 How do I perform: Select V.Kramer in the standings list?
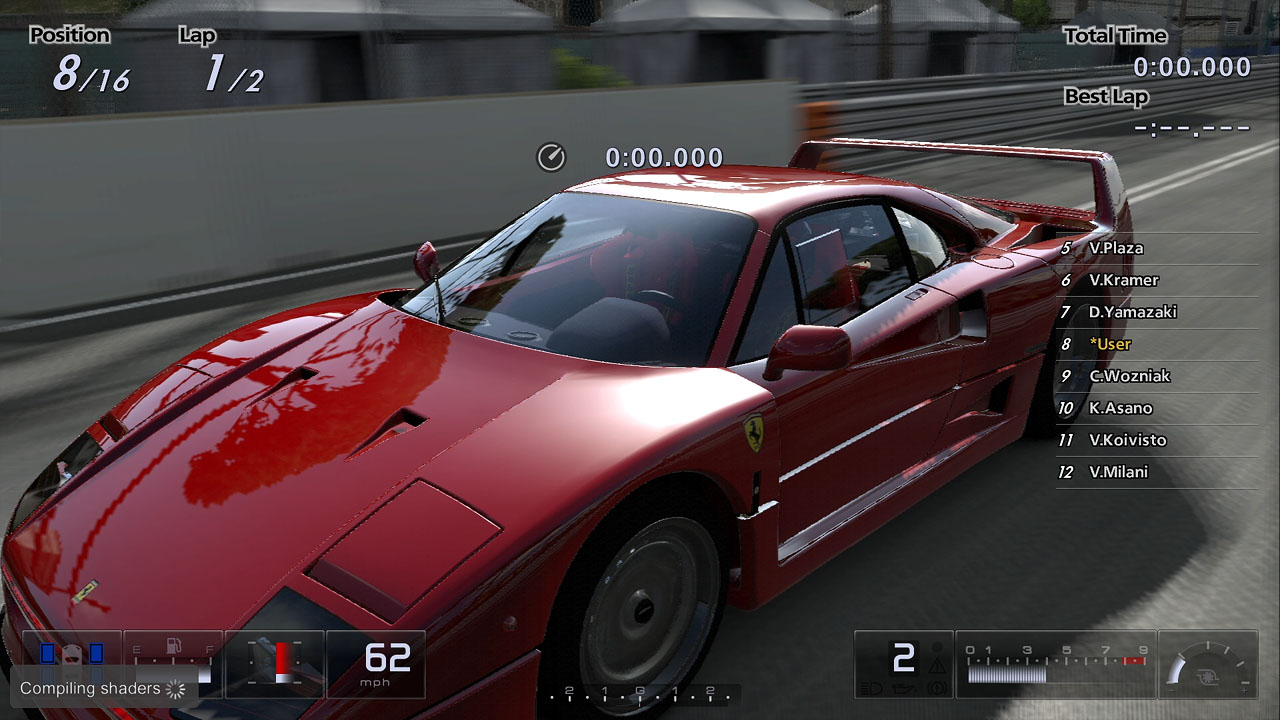click(1123, 280)
